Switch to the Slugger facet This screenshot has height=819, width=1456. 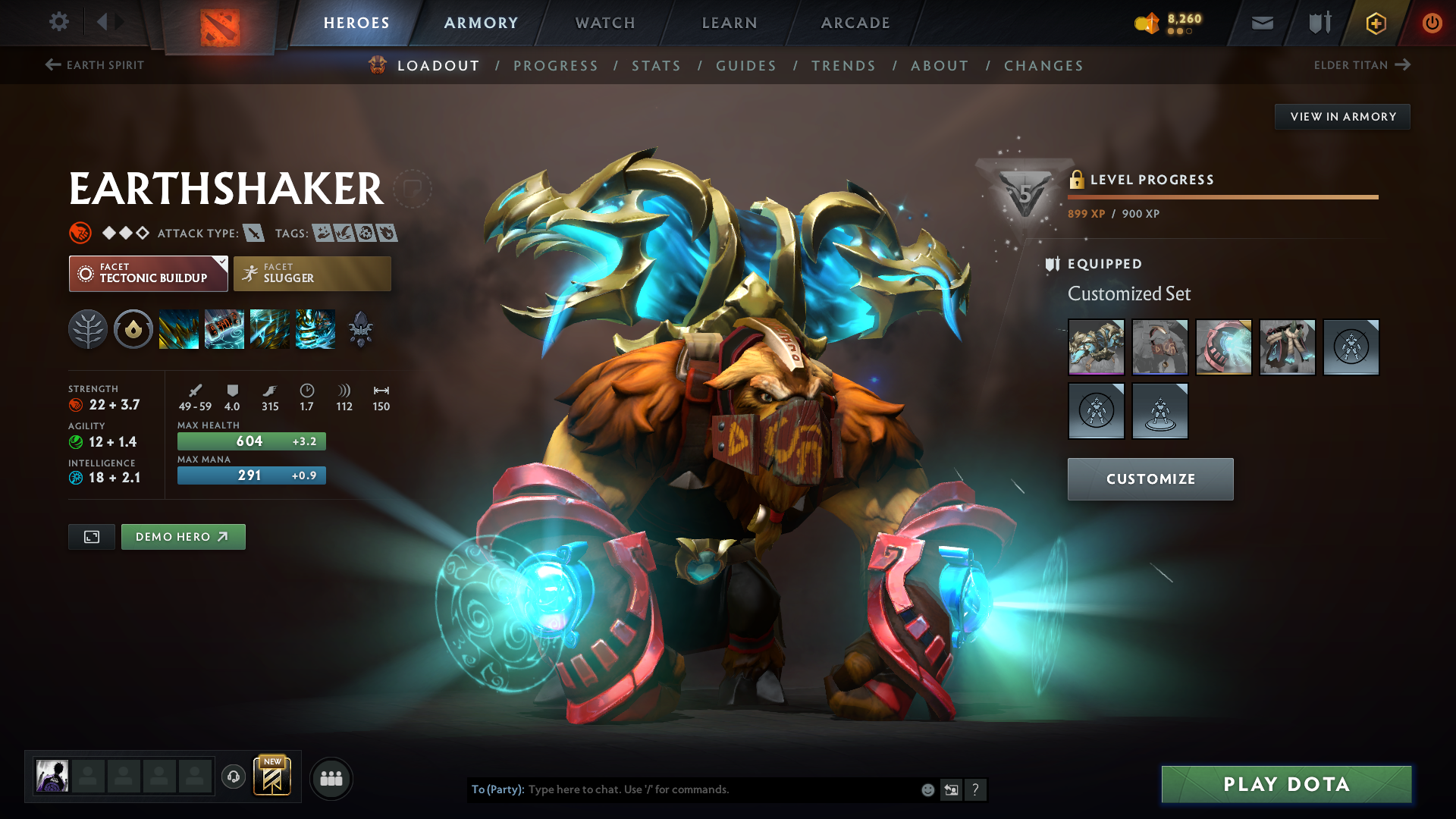[312, 273]
